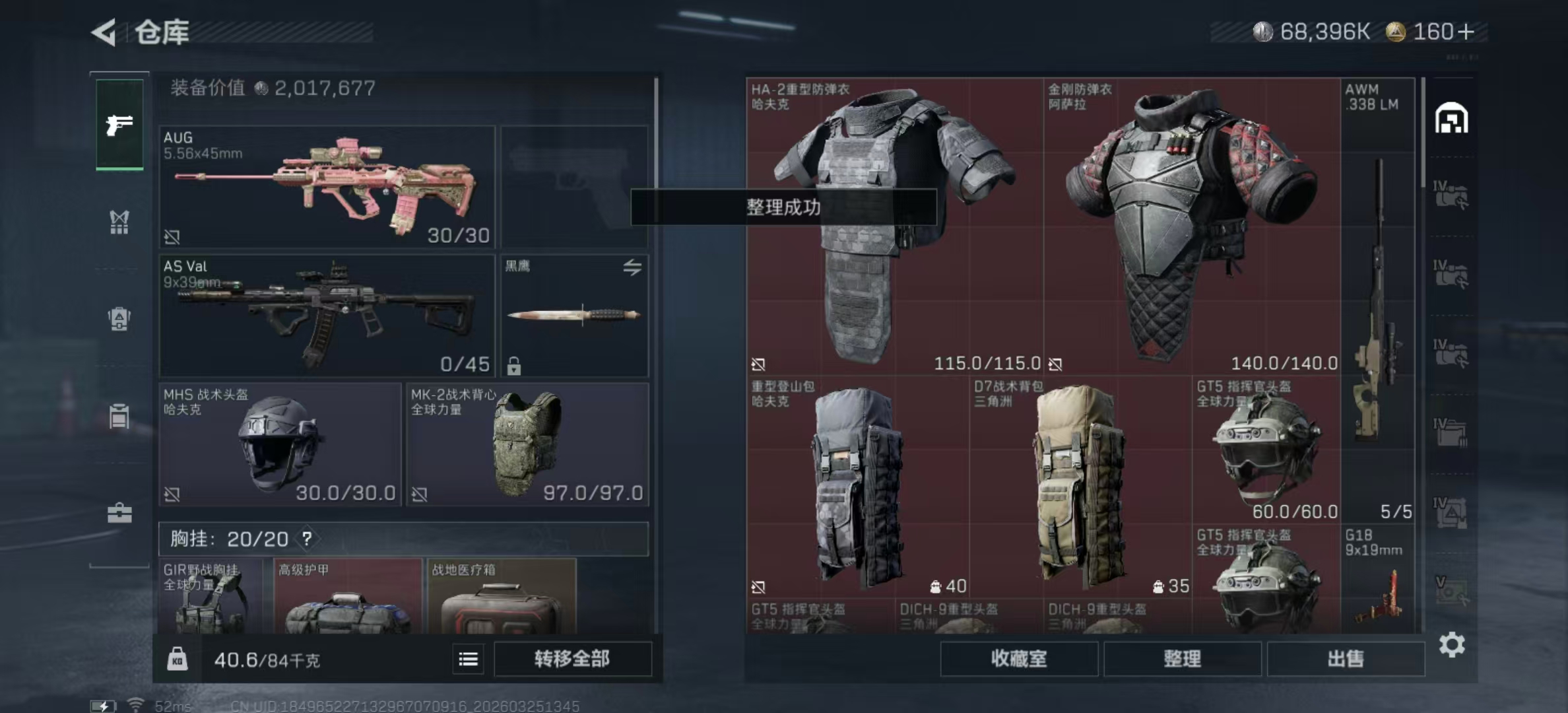
Task: Toggle the list view icon
Action: 468,659
